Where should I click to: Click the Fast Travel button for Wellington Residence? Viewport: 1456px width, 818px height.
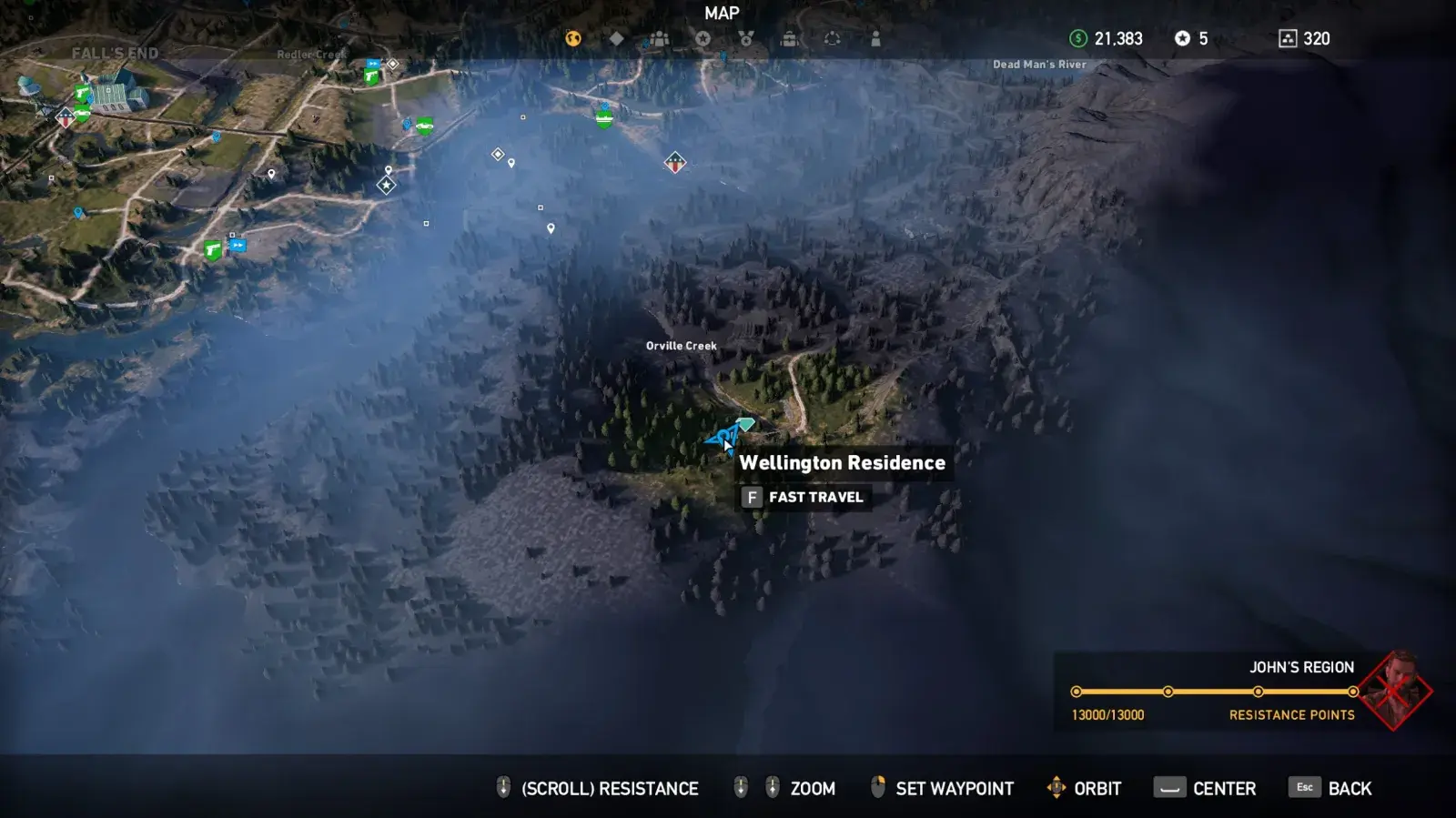[x=804, y=497]
